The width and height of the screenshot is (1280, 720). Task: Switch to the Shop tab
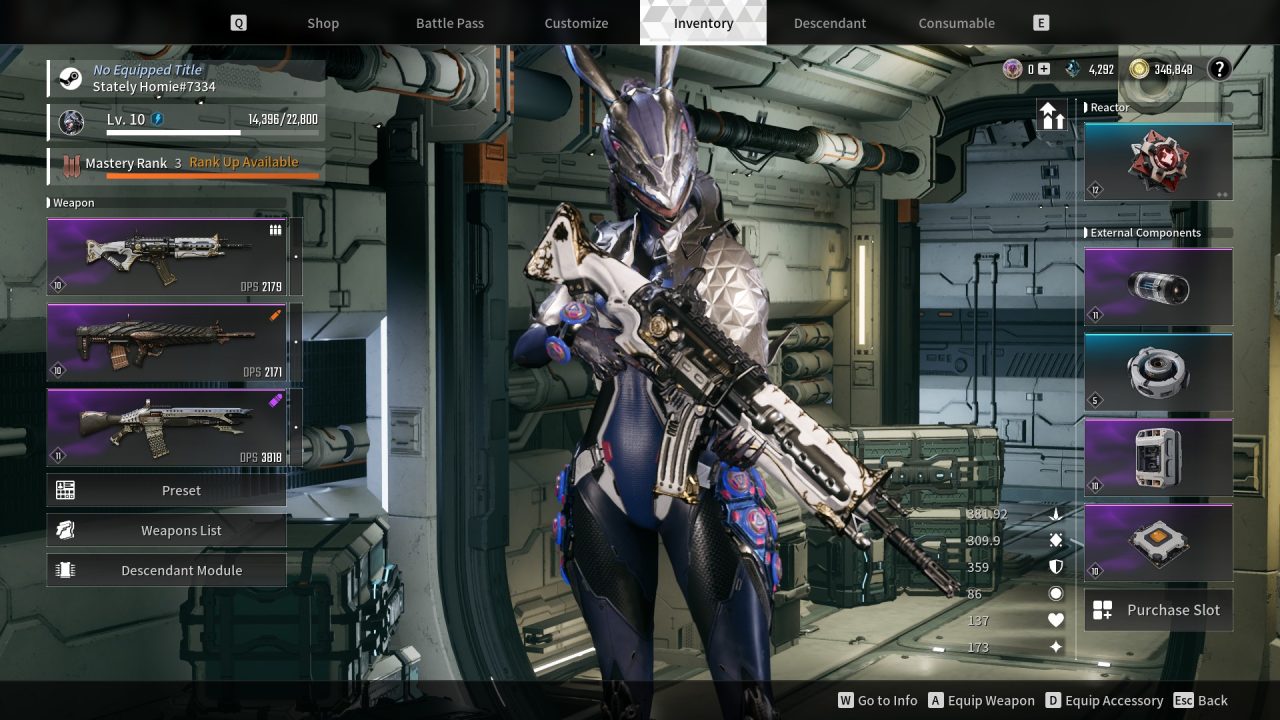pos(322,23)
